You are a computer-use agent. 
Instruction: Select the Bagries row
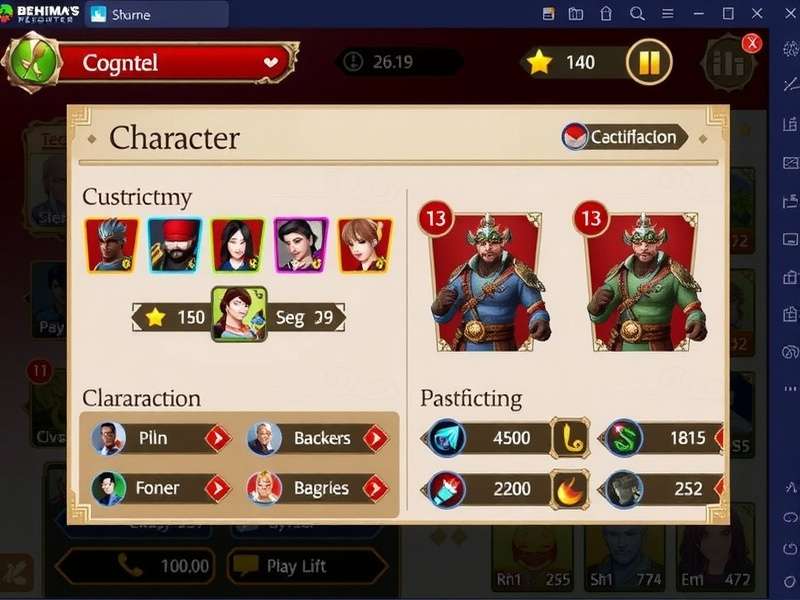[317, 488]
